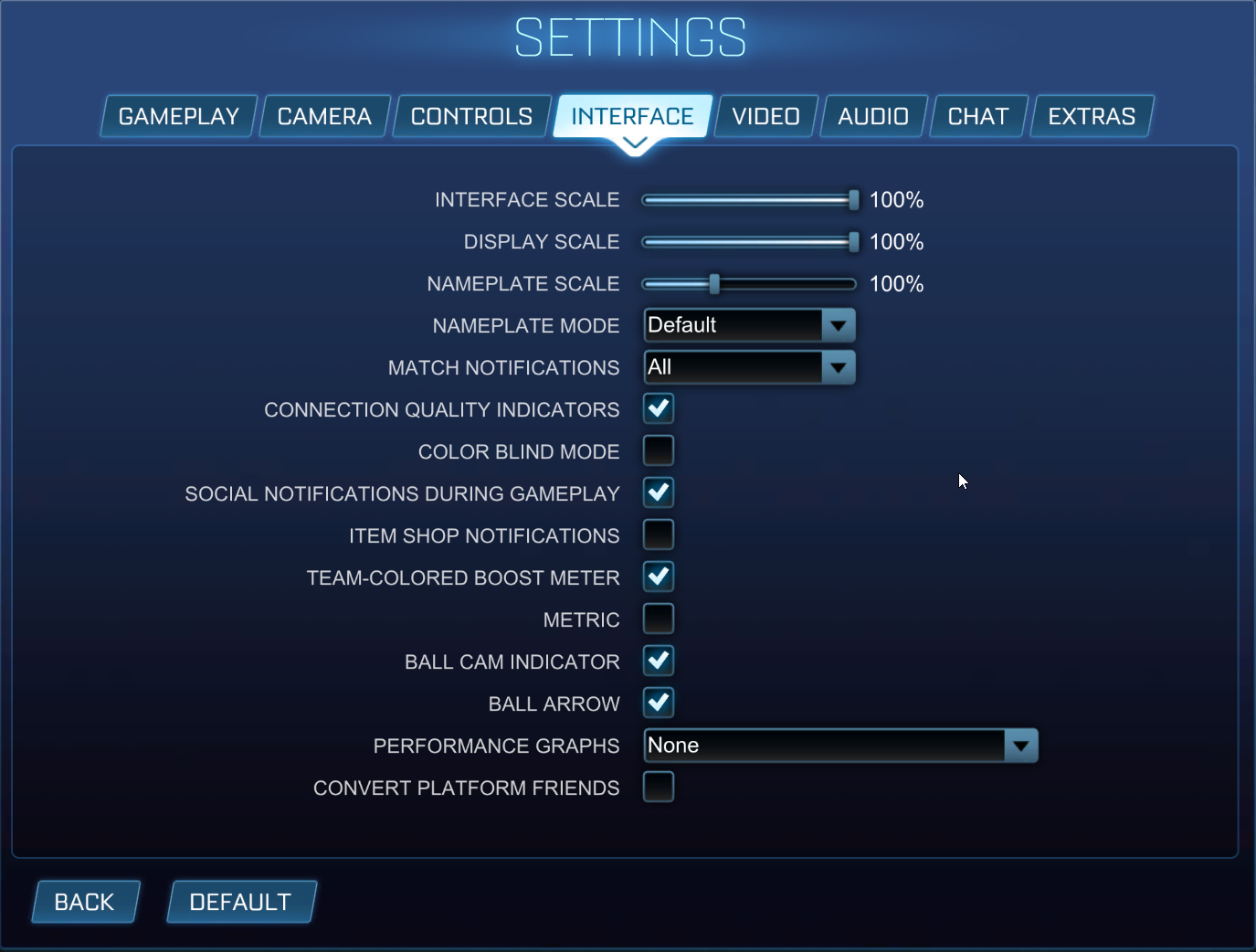Click the Default button to reset settings

click(x=240, y=902)
